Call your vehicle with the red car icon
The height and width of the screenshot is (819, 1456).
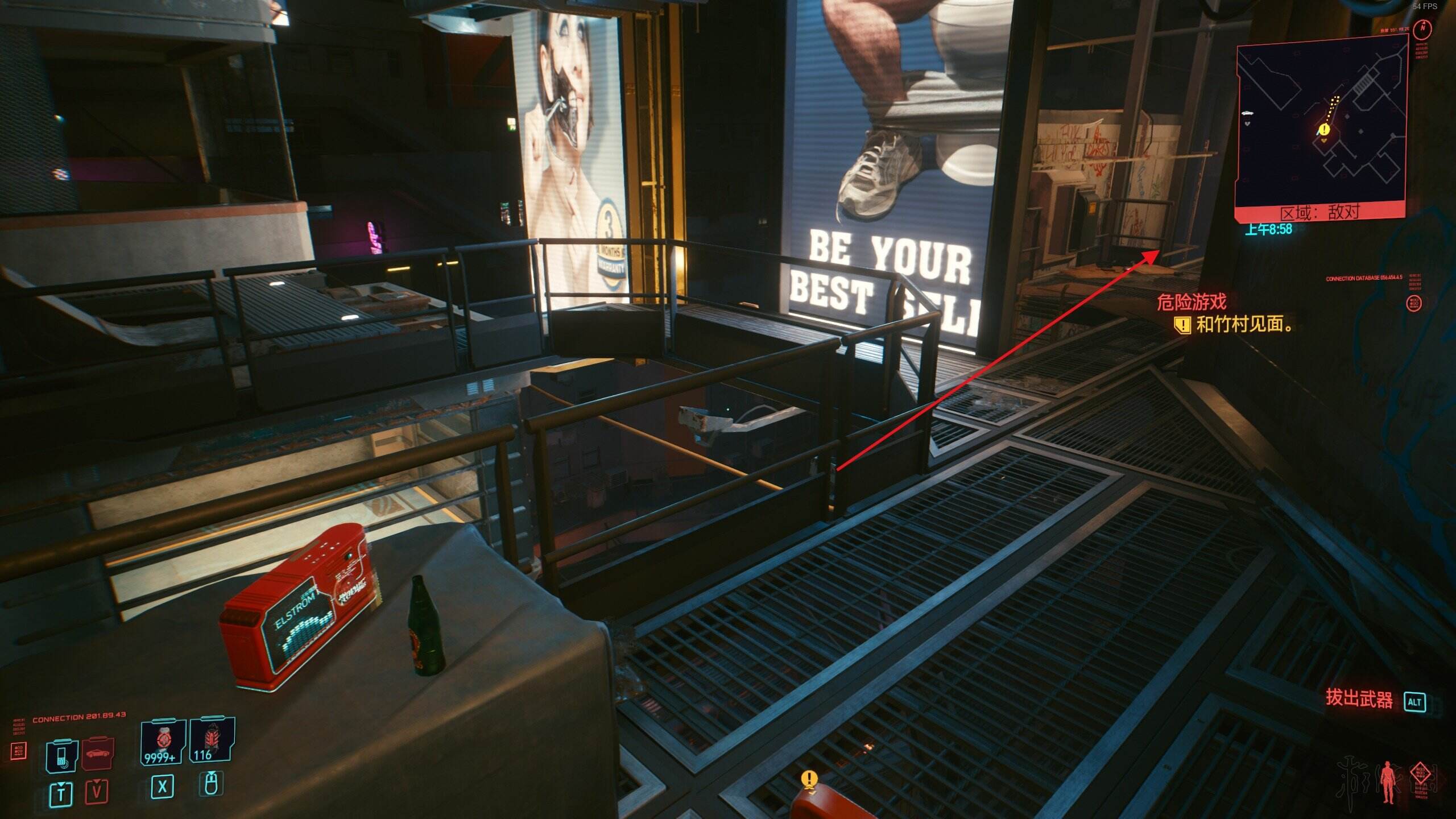pyautogui.click(x=99, y=754)
